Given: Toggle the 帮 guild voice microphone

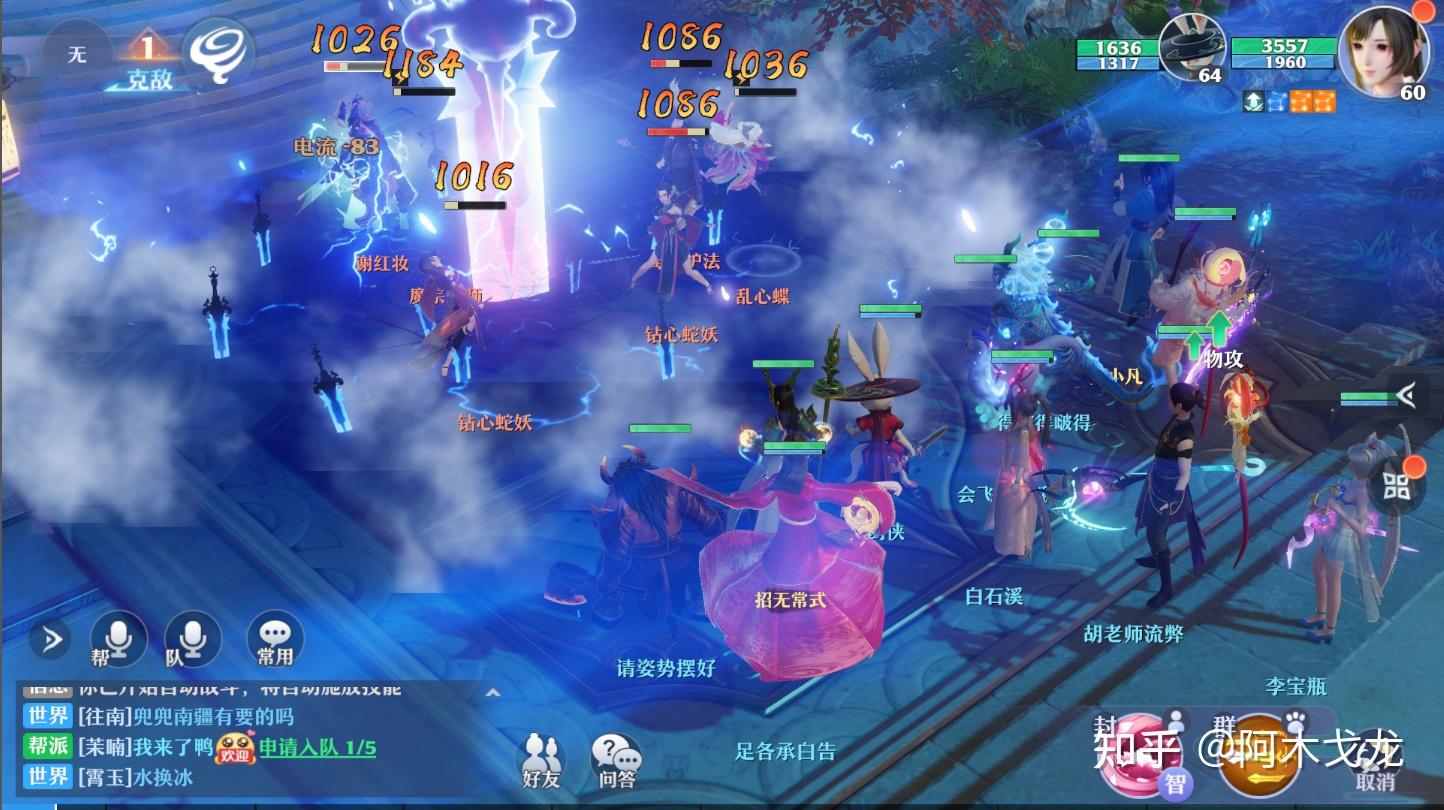Looking at the screenshot, I should click(117, 640).
